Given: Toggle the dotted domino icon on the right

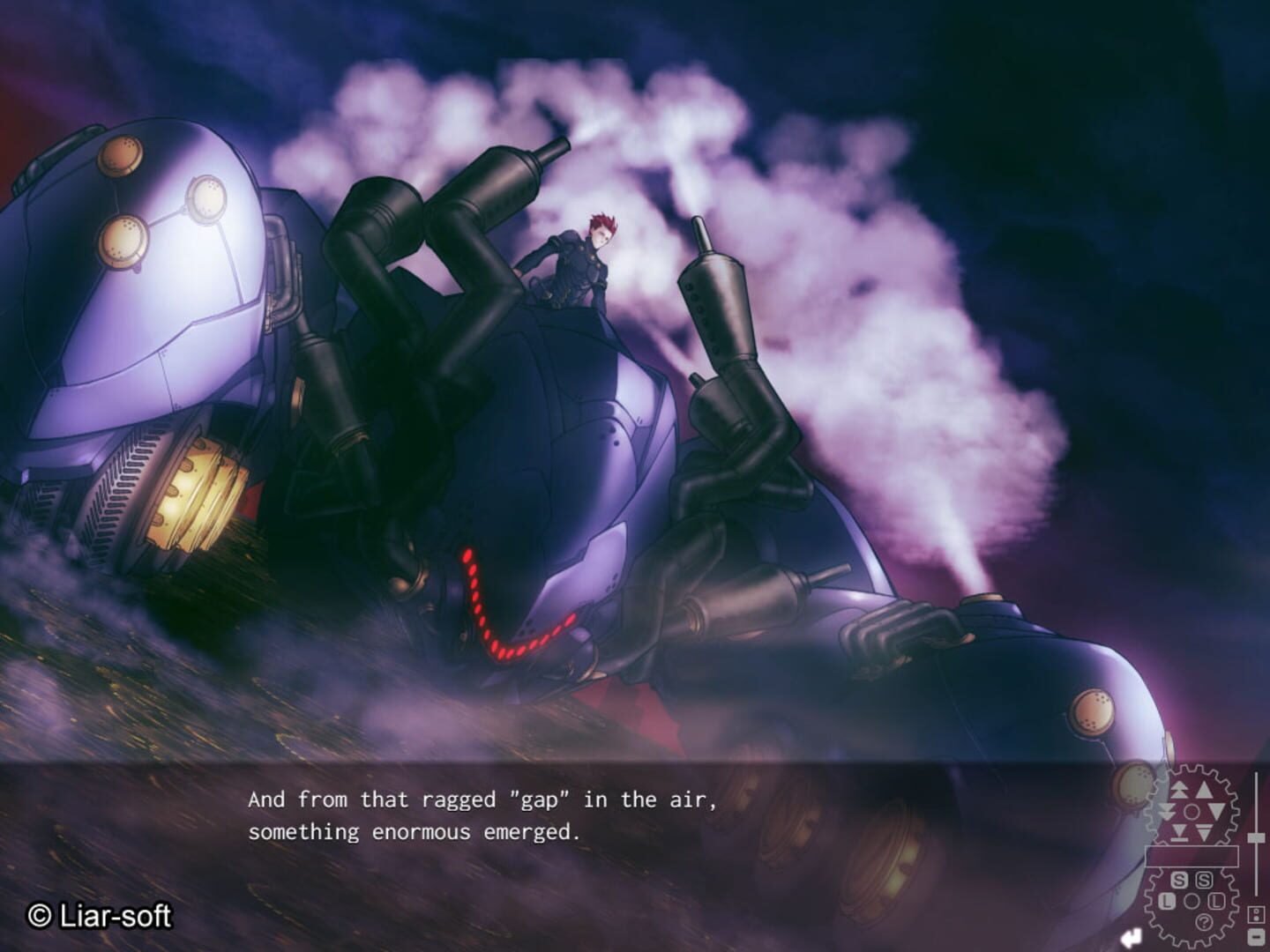Looking at the screenshot, I should (x=1256, y=915).
